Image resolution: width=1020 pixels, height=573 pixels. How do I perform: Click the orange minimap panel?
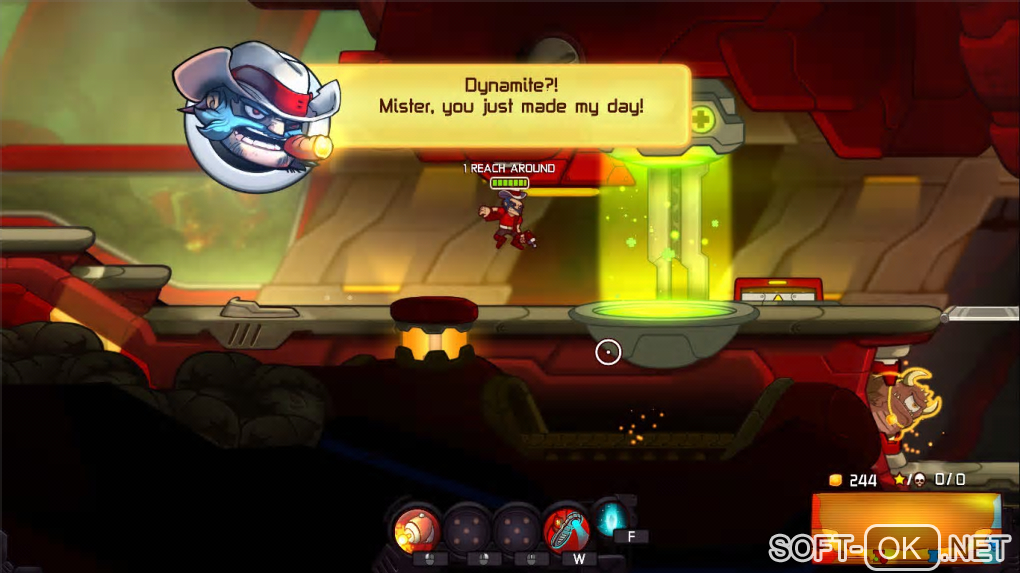click(x=905, y=520)
